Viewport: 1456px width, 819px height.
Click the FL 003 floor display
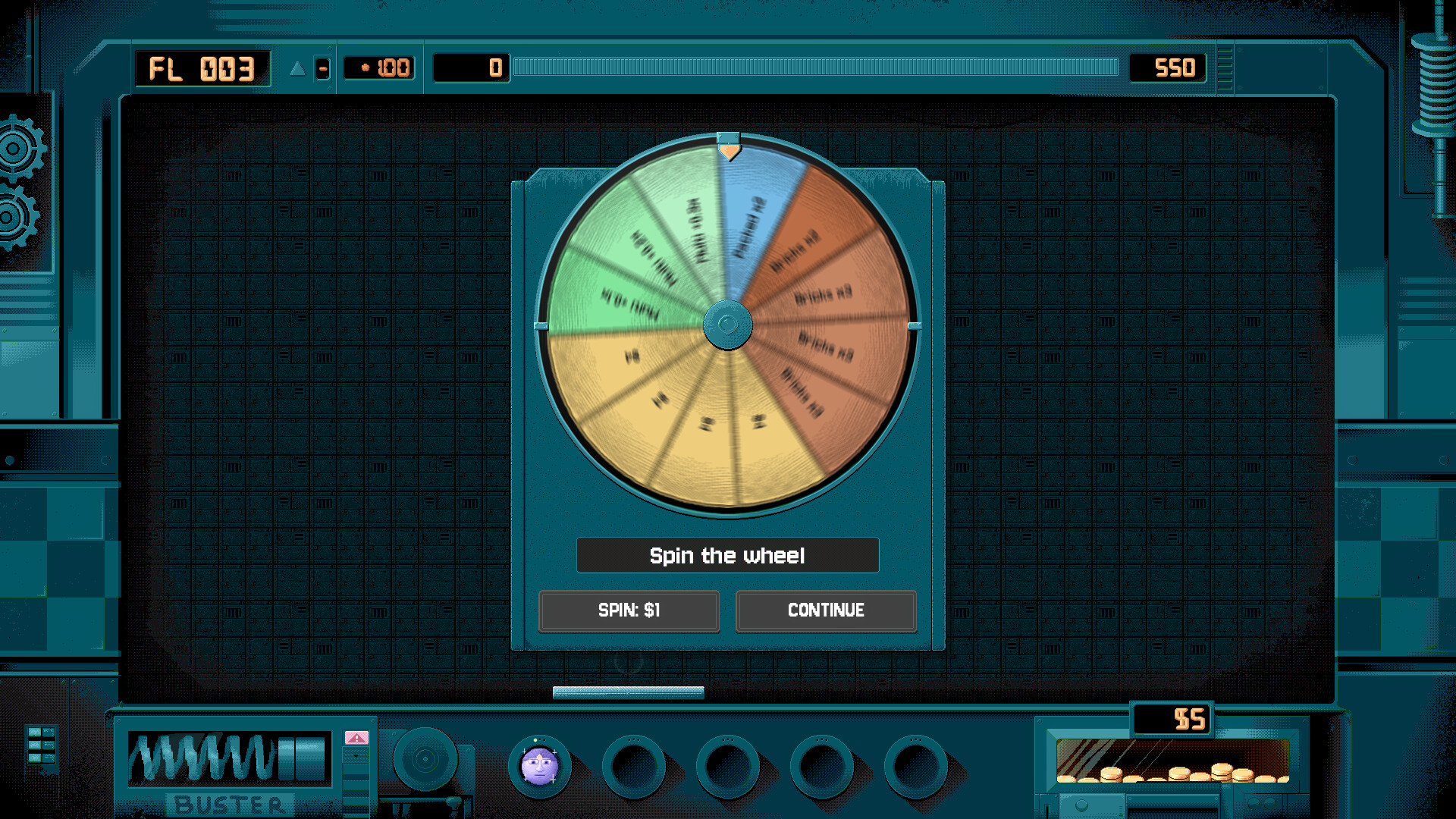point(202,68)
